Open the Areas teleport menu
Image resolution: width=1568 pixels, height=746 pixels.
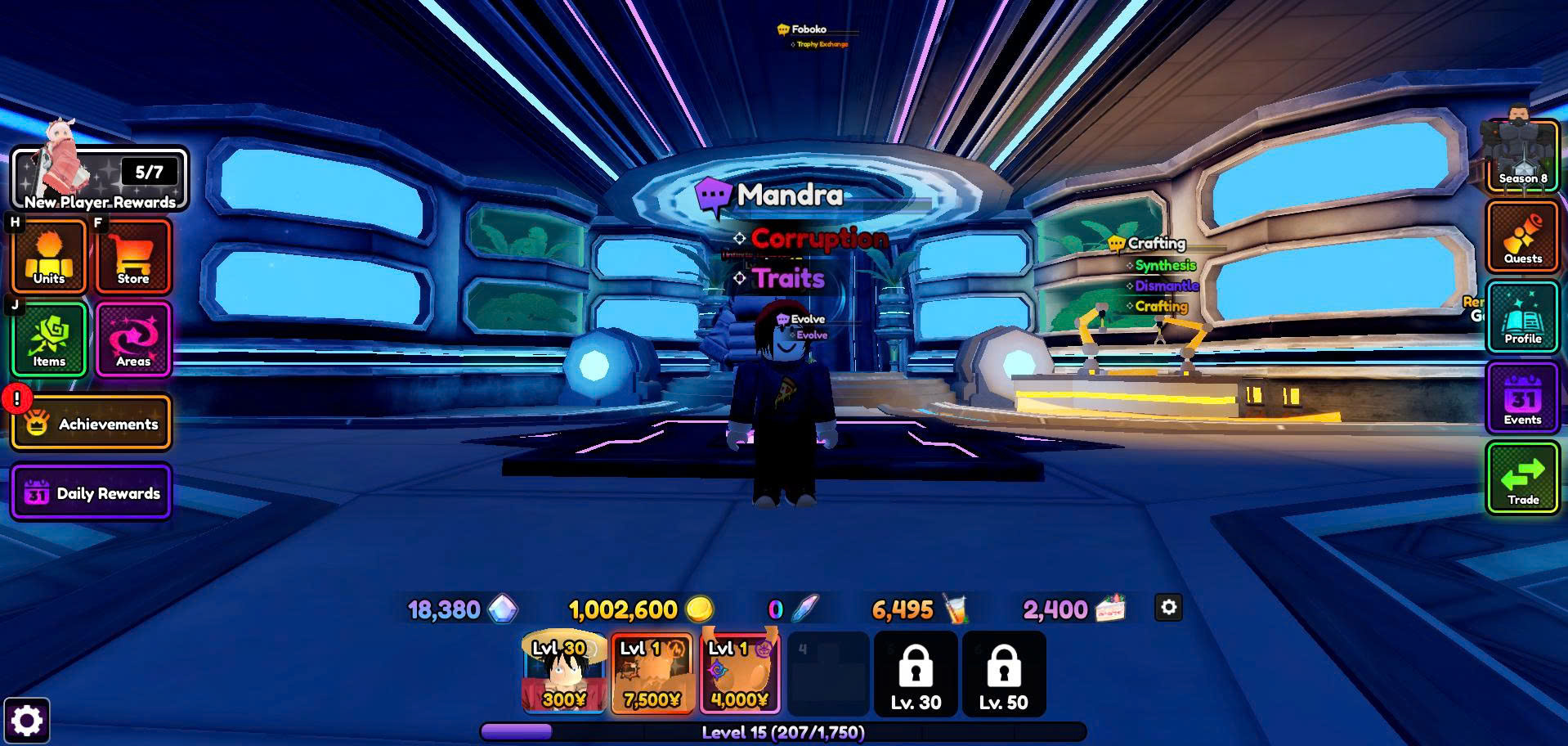pyautogui.click(x=133, y=339)
